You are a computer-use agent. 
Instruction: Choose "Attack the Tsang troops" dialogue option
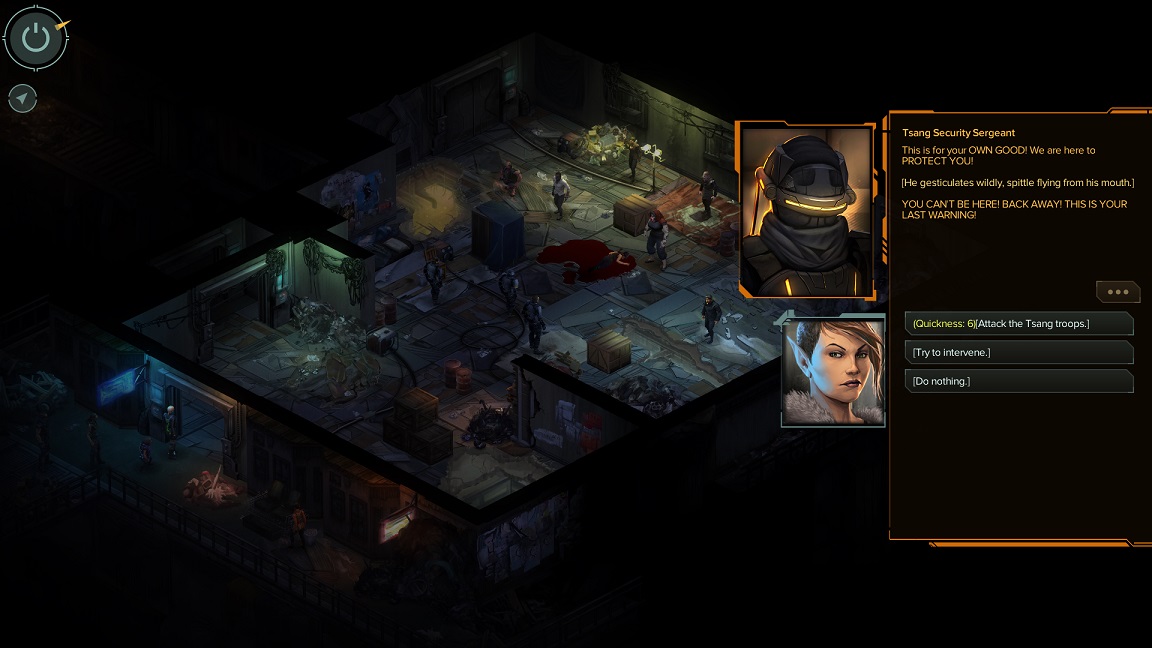[1018, 323]
